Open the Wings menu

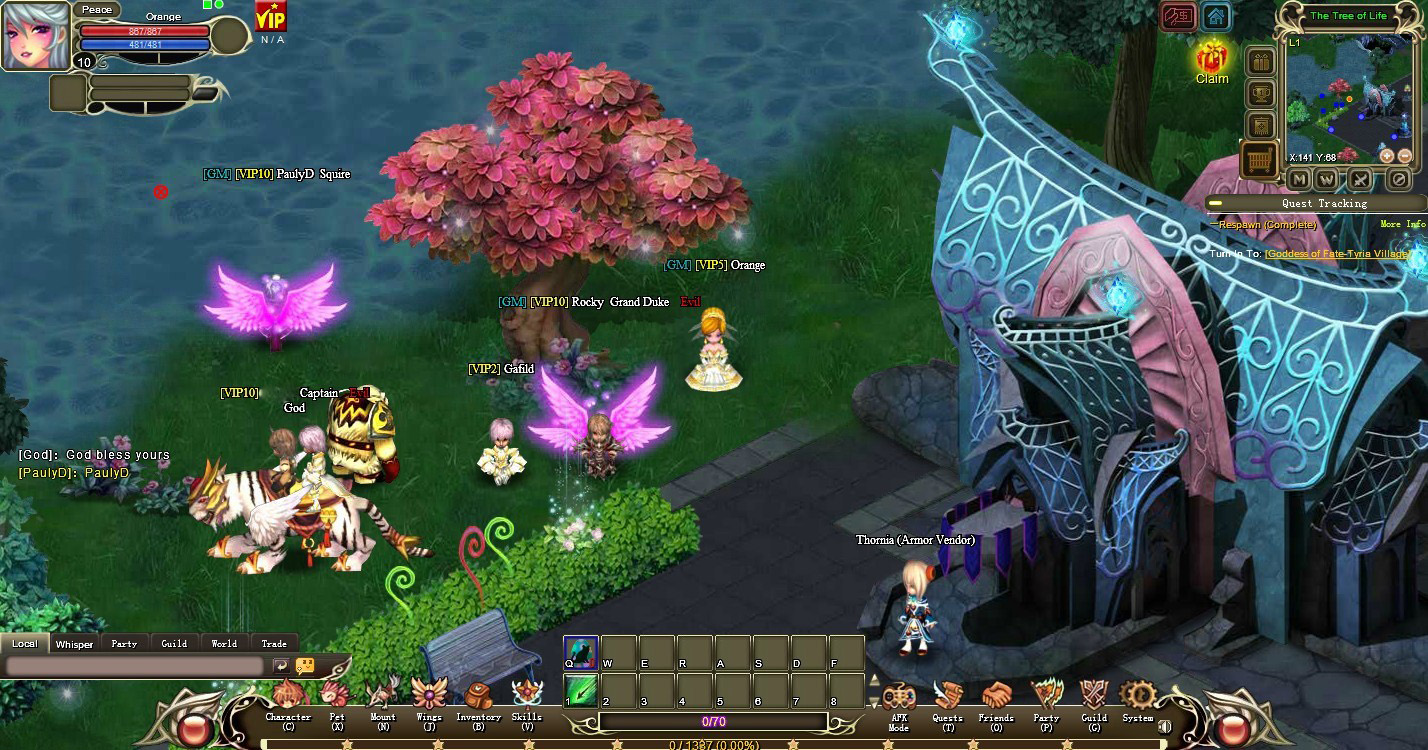click(x=429, y=696)
